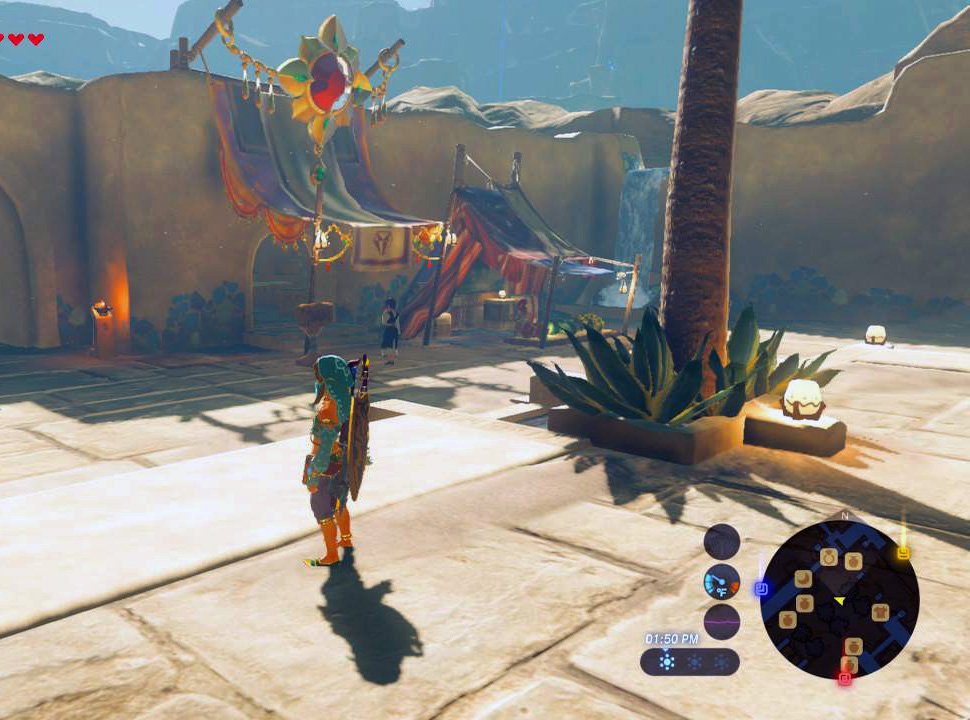
Task: Open the circular minimap
Action: [x=839, y=599]
